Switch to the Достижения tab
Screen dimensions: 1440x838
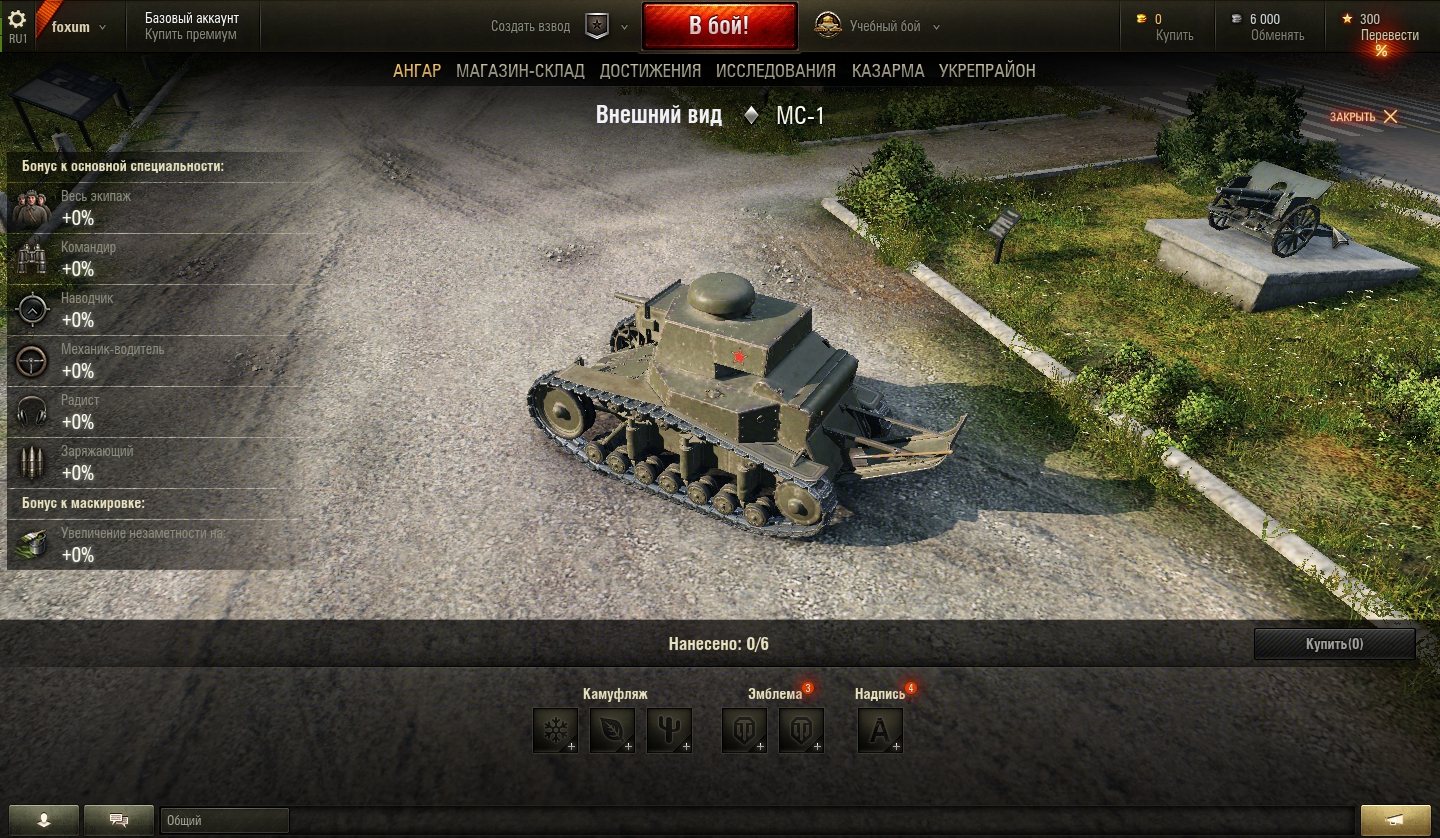tap(650, 71)
